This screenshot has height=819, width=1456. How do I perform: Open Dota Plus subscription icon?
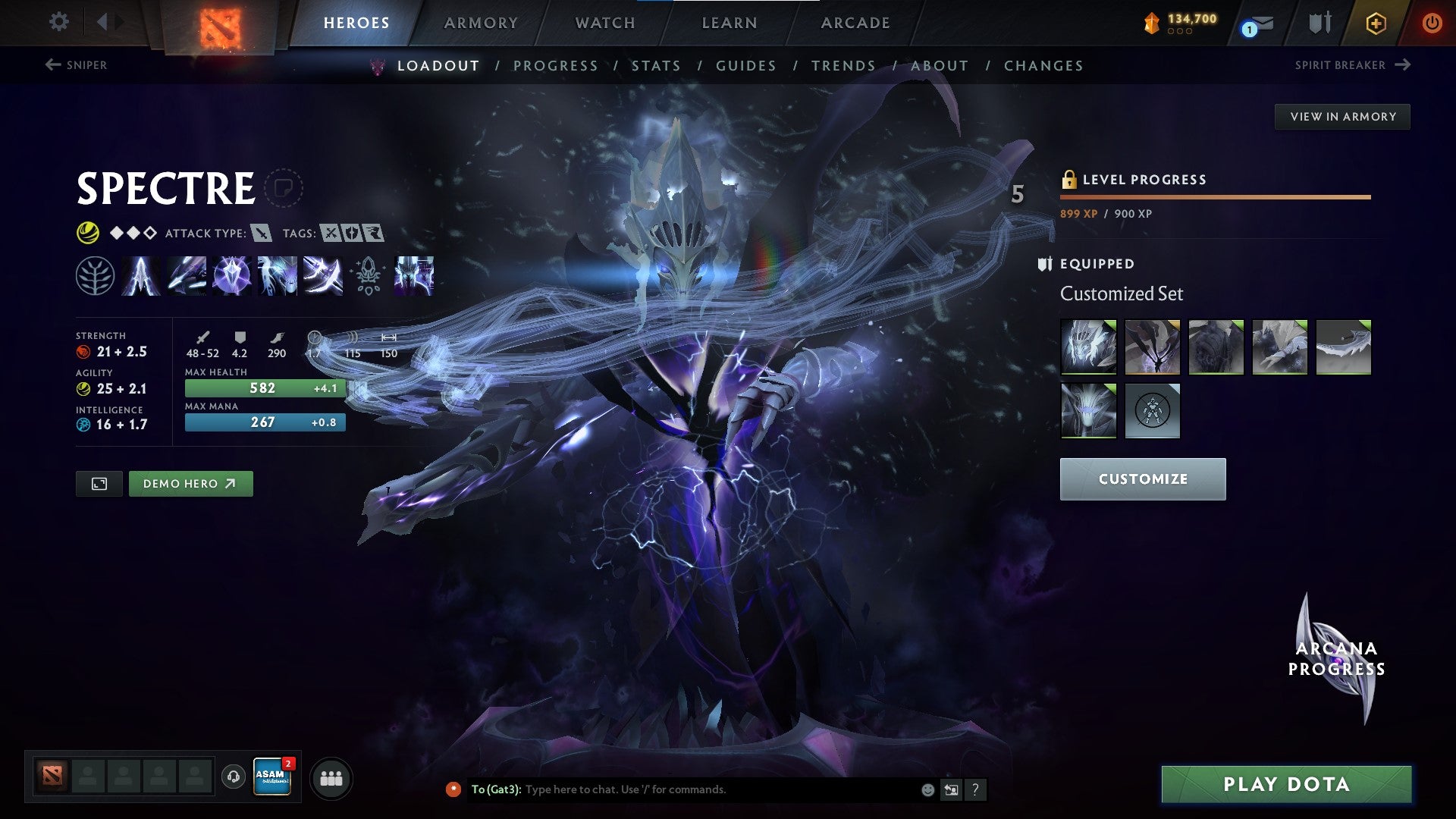click(x=1376, y=23)
